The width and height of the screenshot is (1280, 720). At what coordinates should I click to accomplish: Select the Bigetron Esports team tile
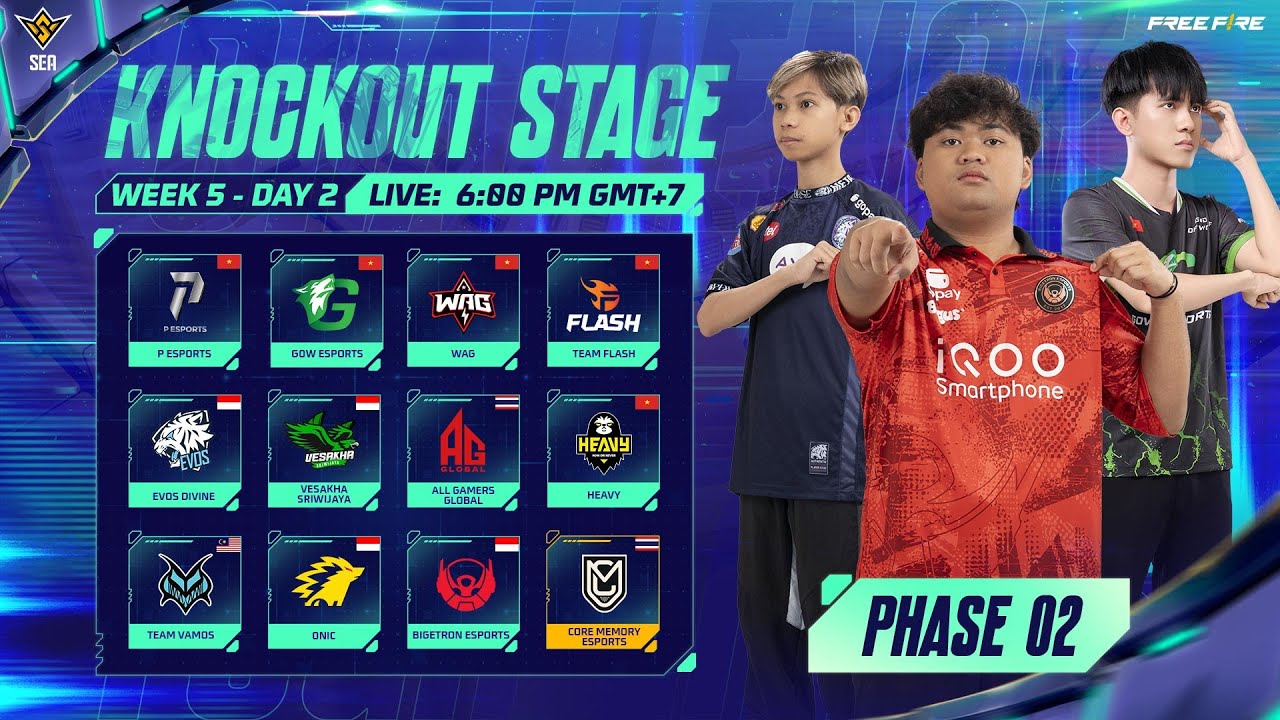click(x=463, y=592)
